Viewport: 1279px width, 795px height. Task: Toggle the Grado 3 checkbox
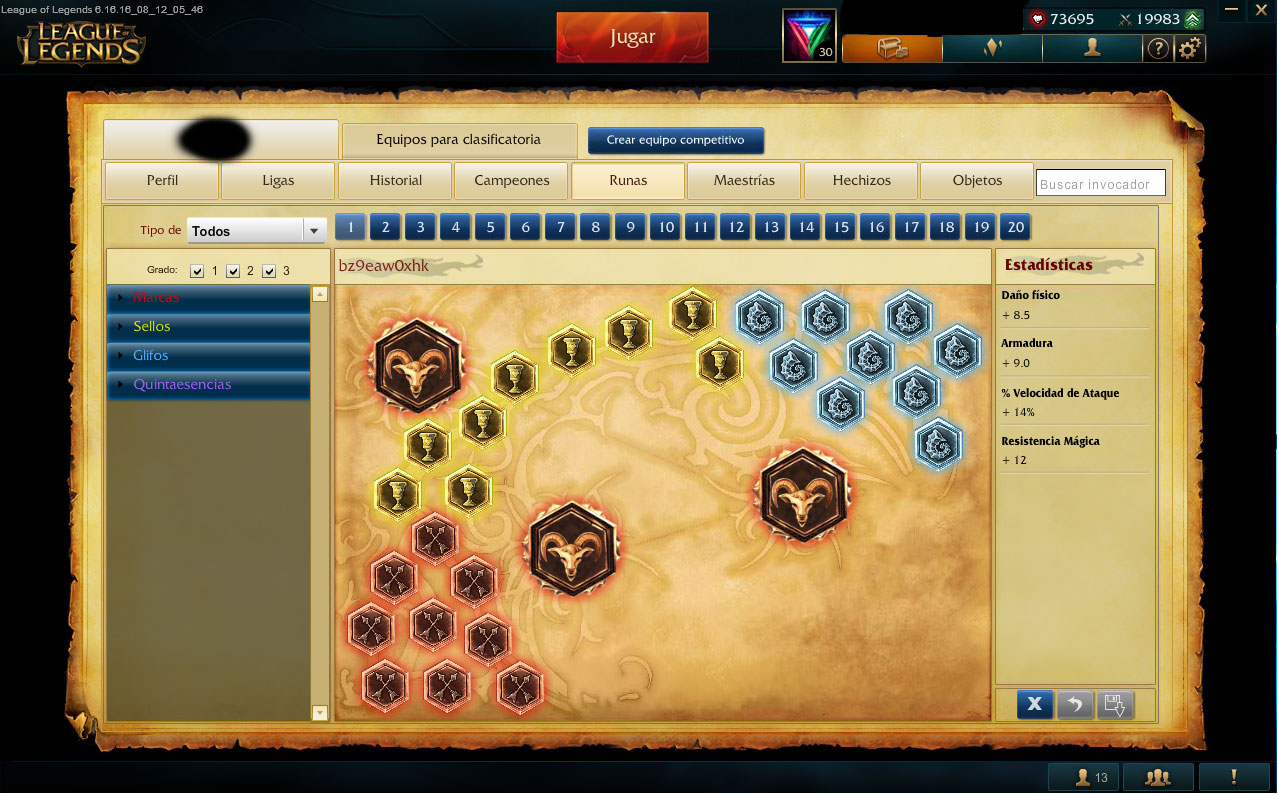coord(268,271)
